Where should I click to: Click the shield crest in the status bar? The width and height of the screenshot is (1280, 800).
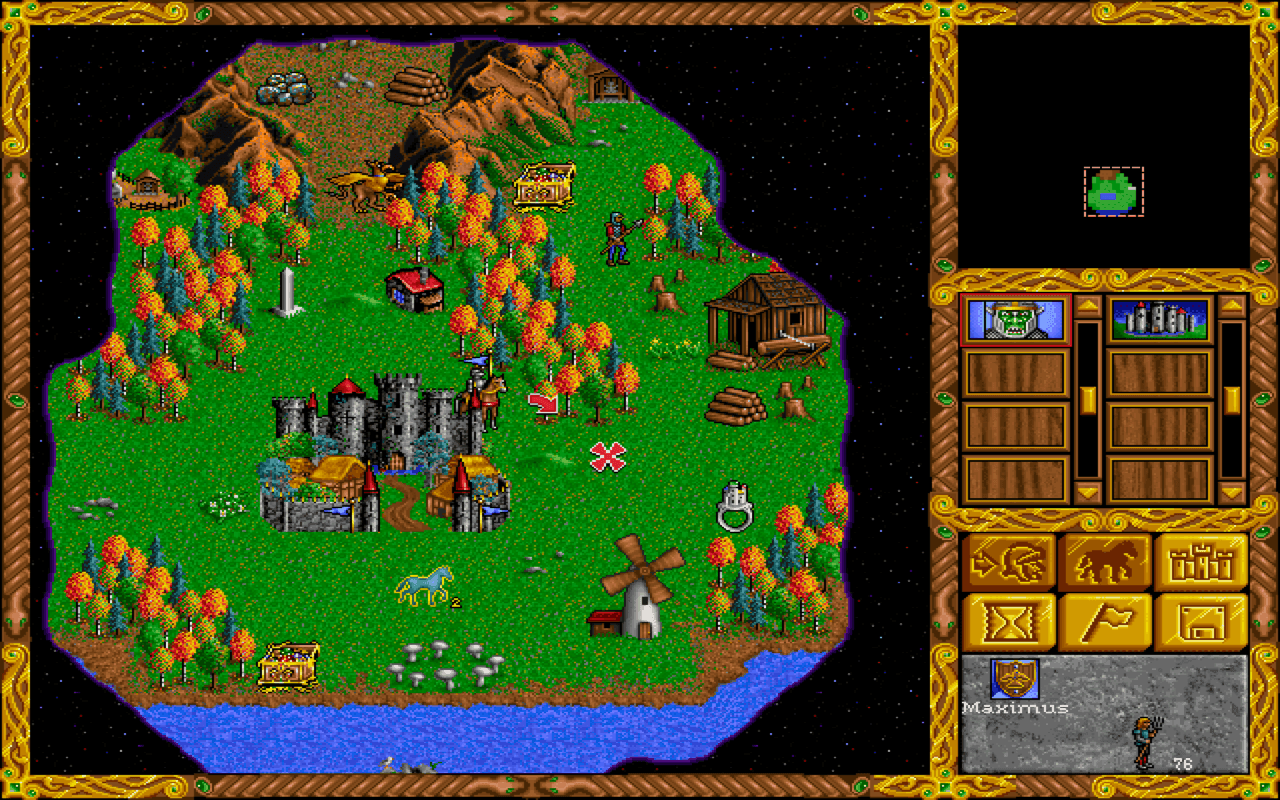click(1013, 679)
